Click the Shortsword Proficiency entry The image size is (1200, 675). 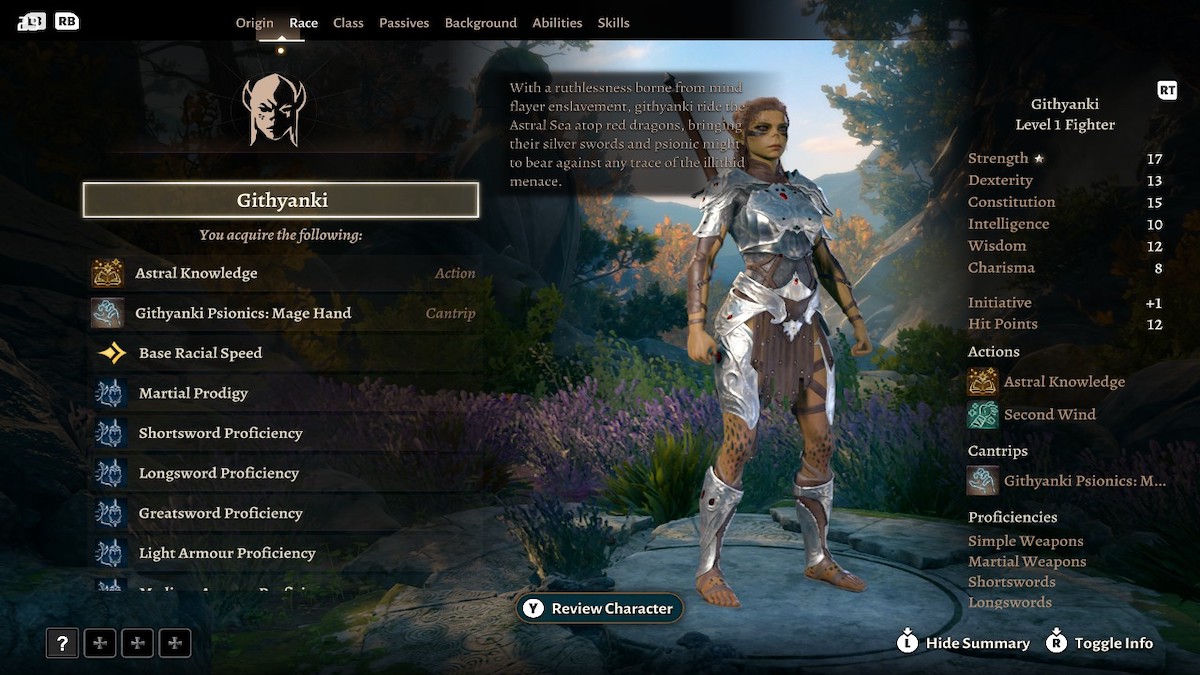tap(281, 433)
